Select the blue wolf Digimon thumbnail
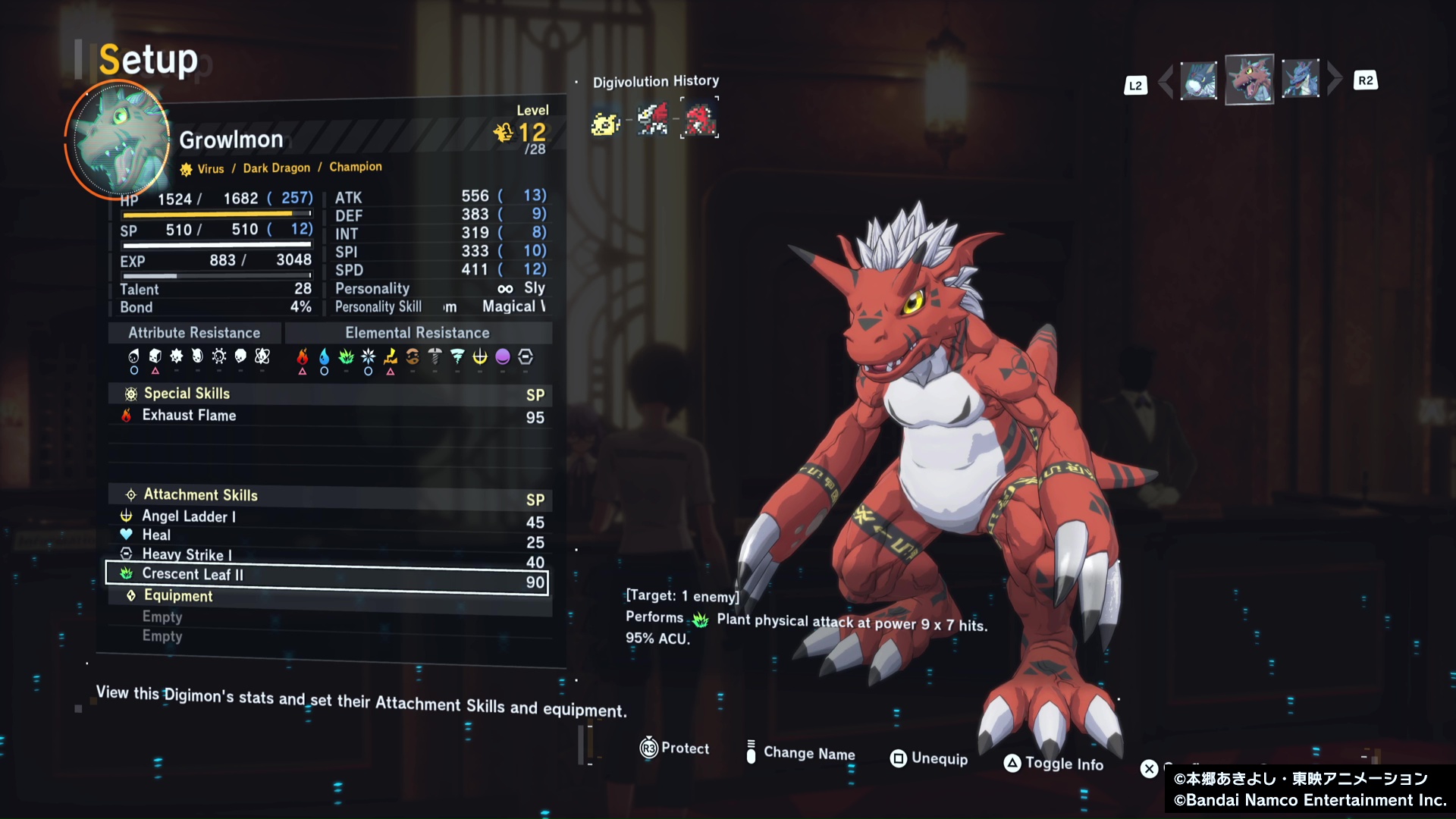Viewport: 1456px width, 819px height. tap(1199, 80)
